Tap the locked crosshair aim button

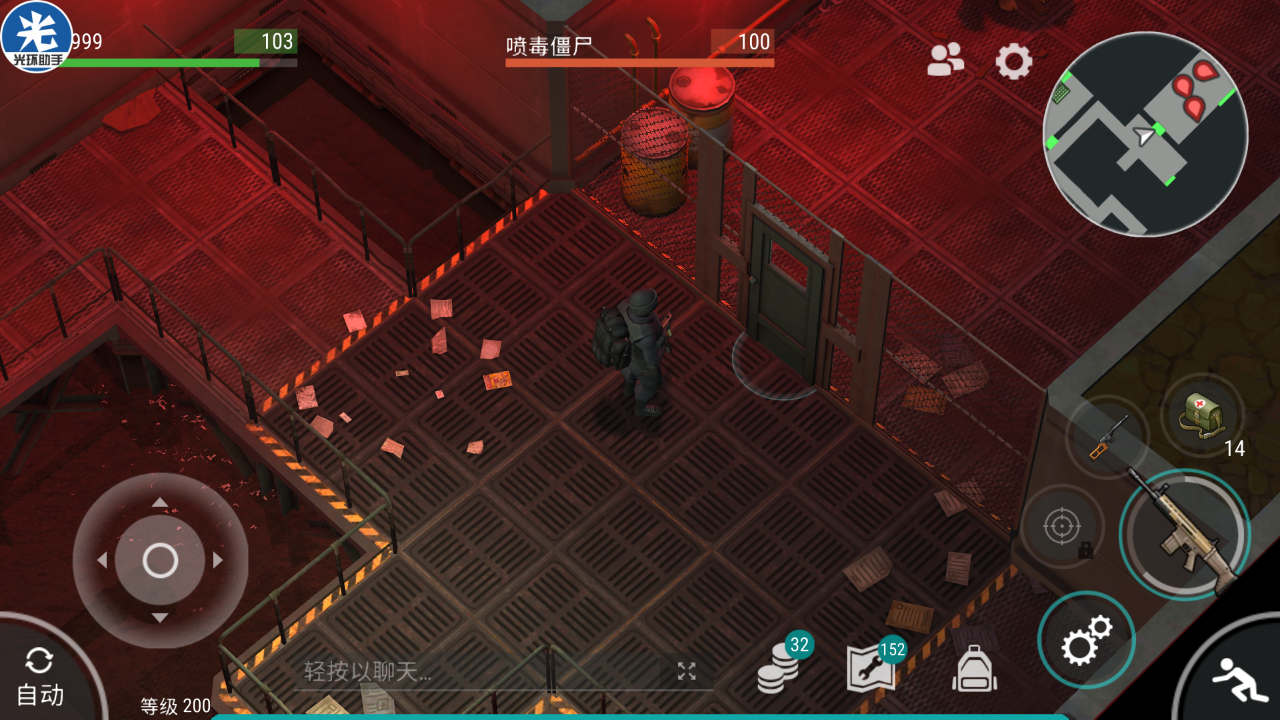(x=1063, y=527)
